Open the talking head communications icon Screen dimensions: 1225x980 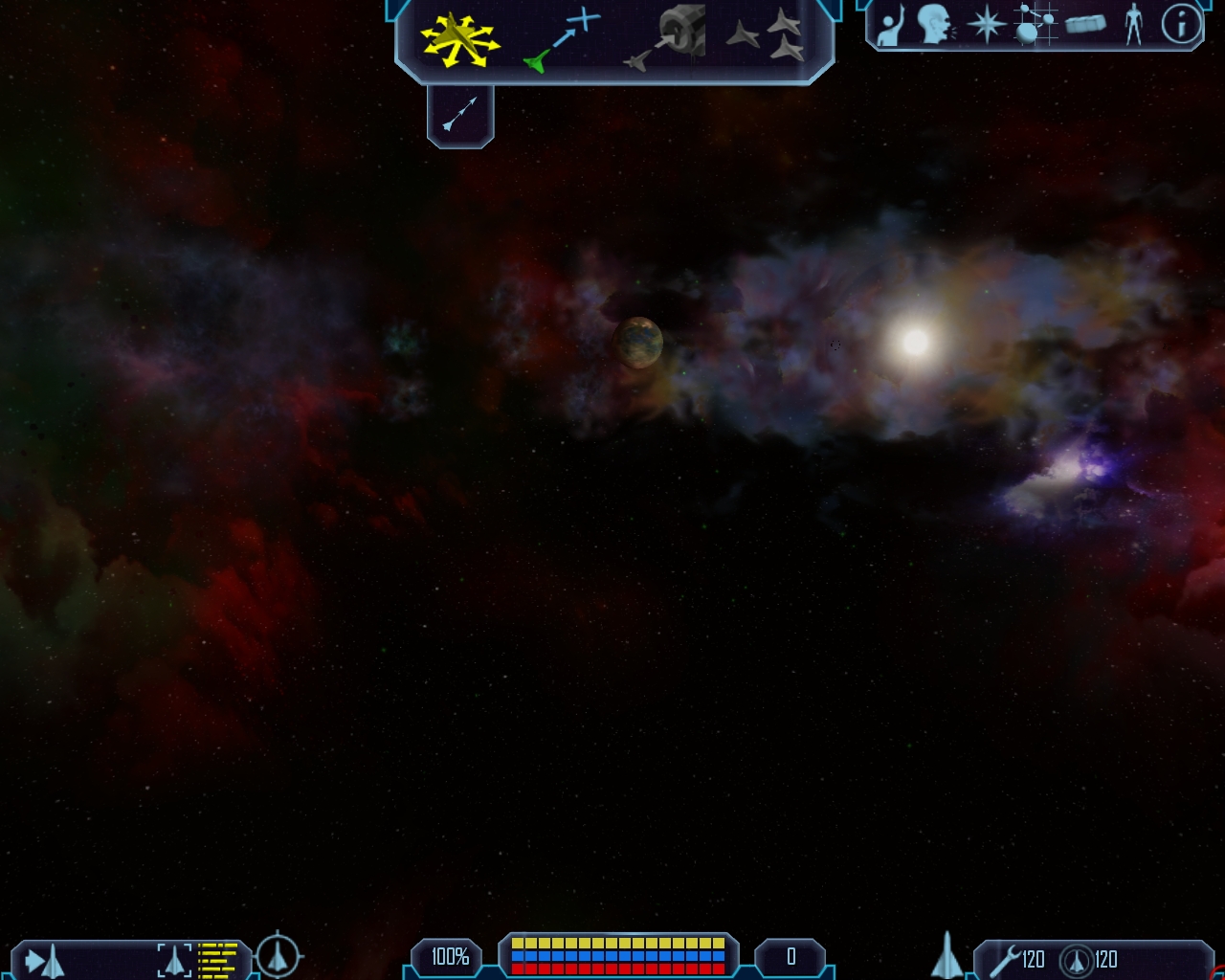coord(935,25)
